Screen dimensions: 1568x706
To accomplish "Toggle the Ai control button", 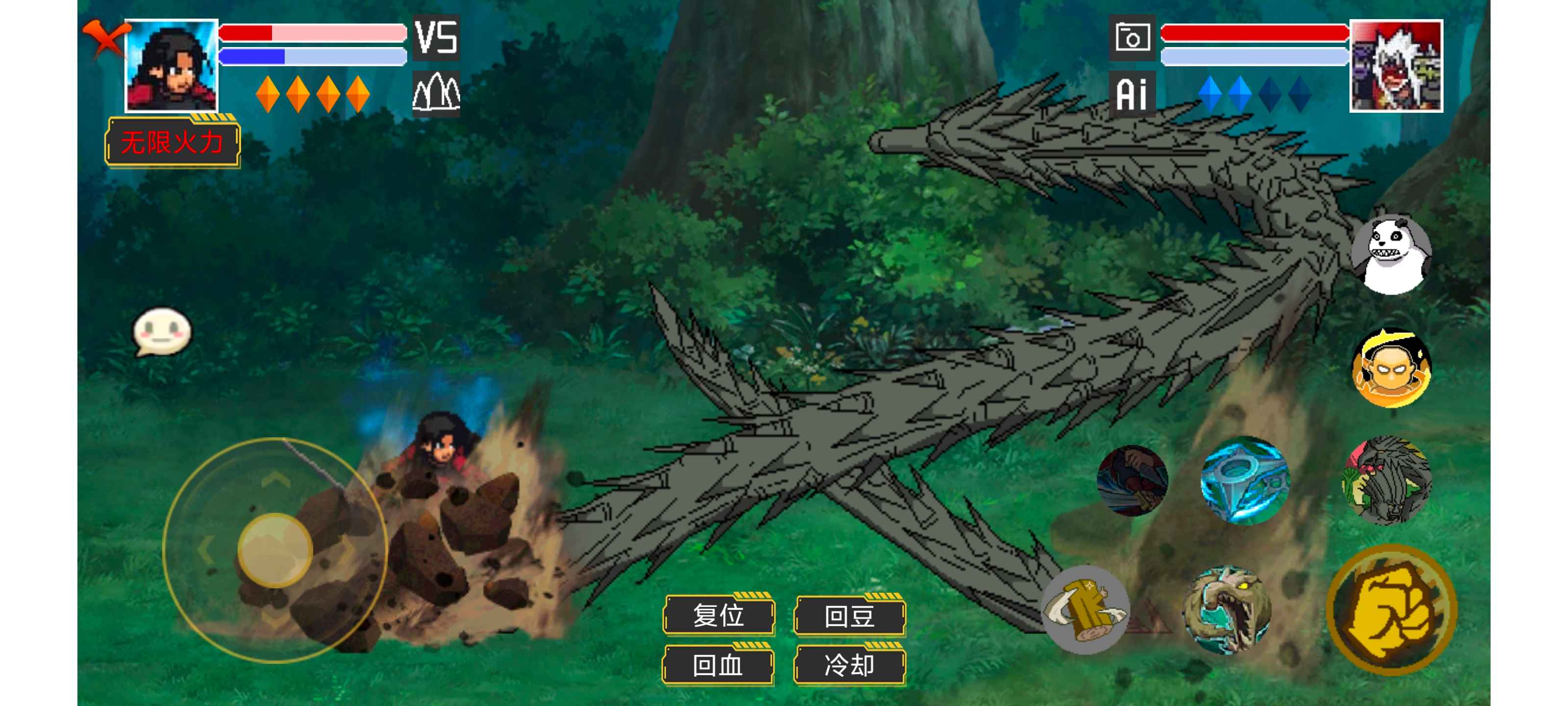I will [1131, 94].
